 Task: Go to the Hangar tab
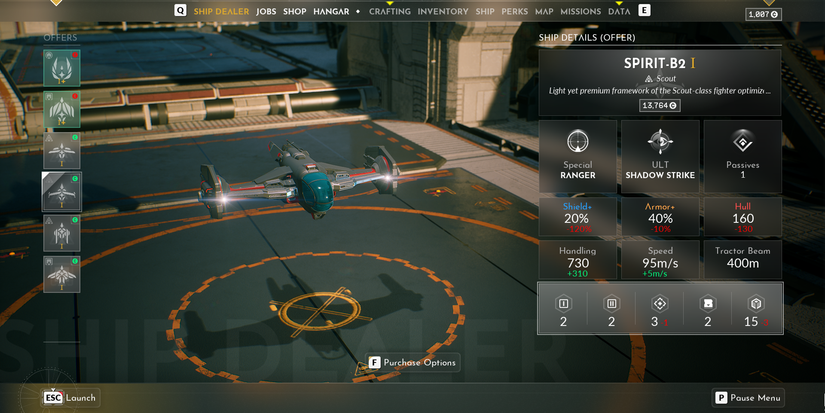click(332, 11)
